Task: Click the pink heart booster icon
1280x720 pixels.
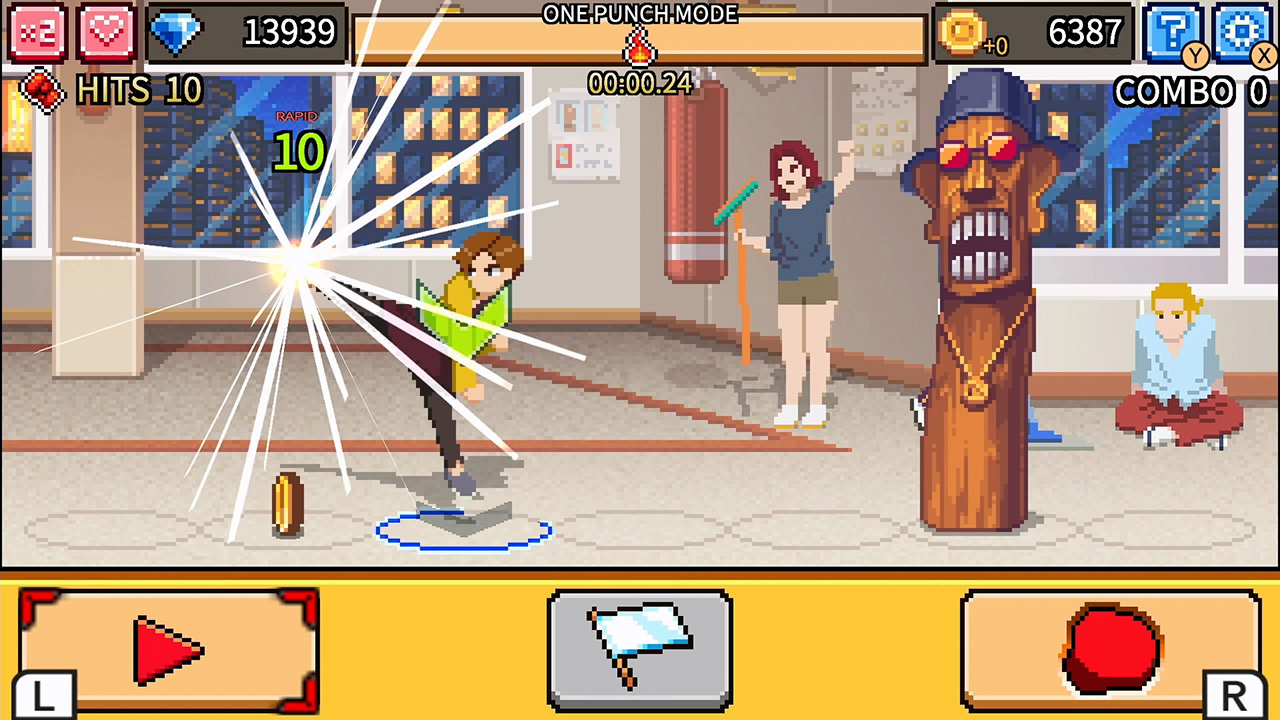Action: click(104, 32)
